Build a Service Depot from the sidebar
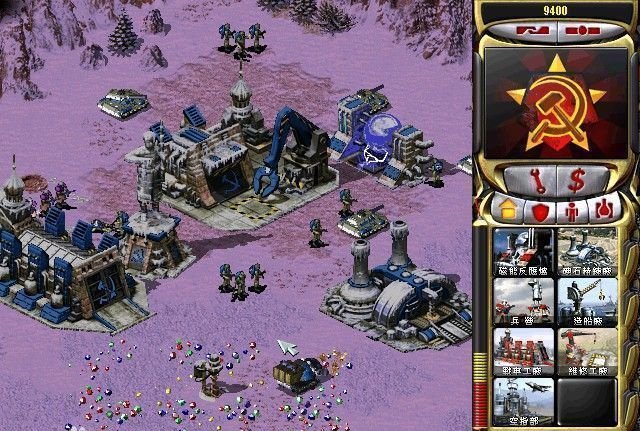The image size is (640, 431). click(x=586, y=351)
